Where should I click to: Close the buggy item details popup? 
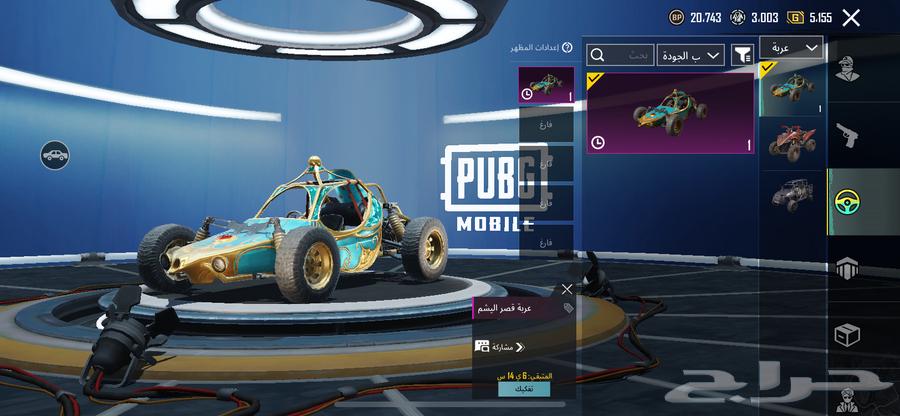pyautogui.click(x=567, y=289)
